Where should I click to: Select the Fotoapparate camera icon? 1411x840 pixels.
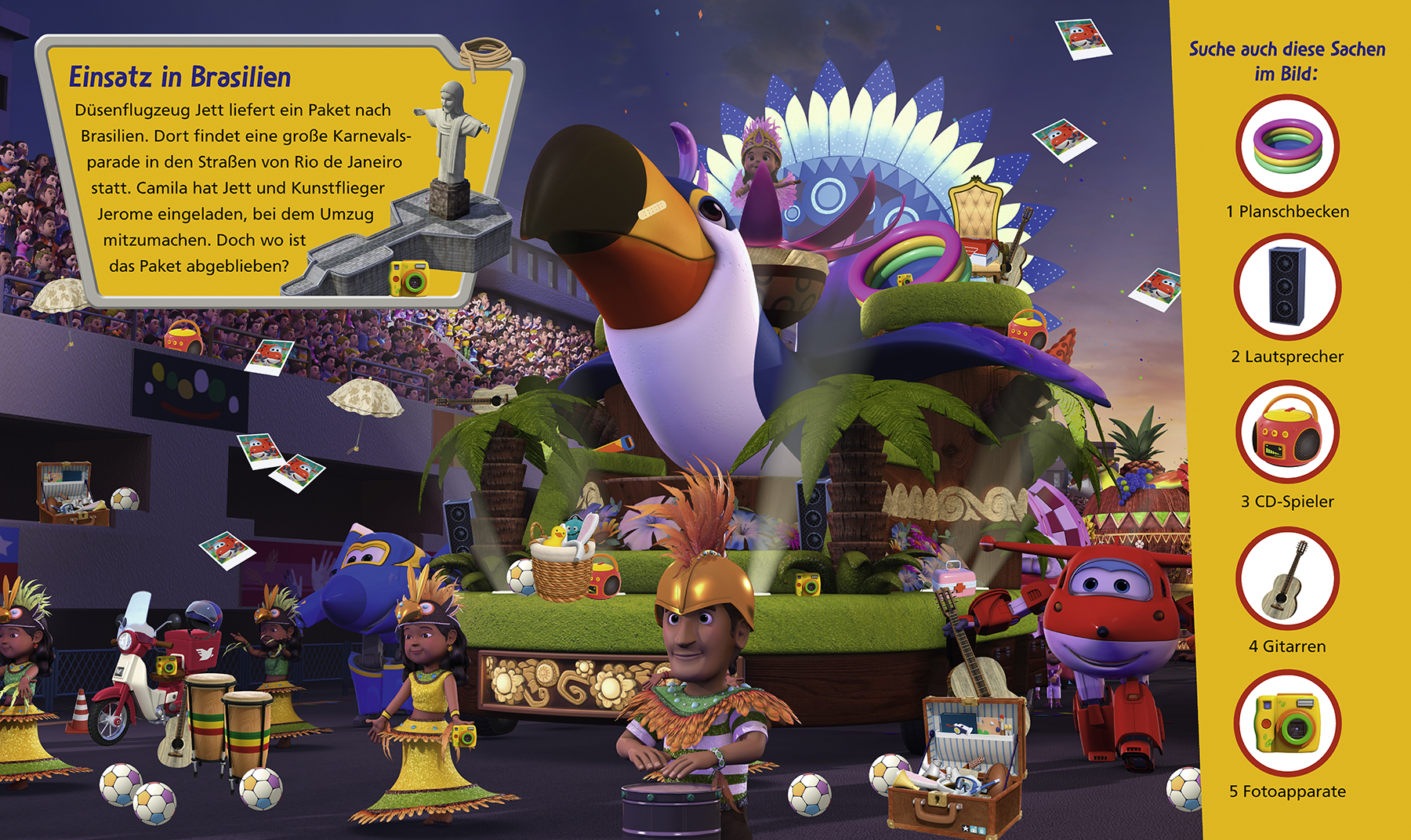pos(1287,723)
